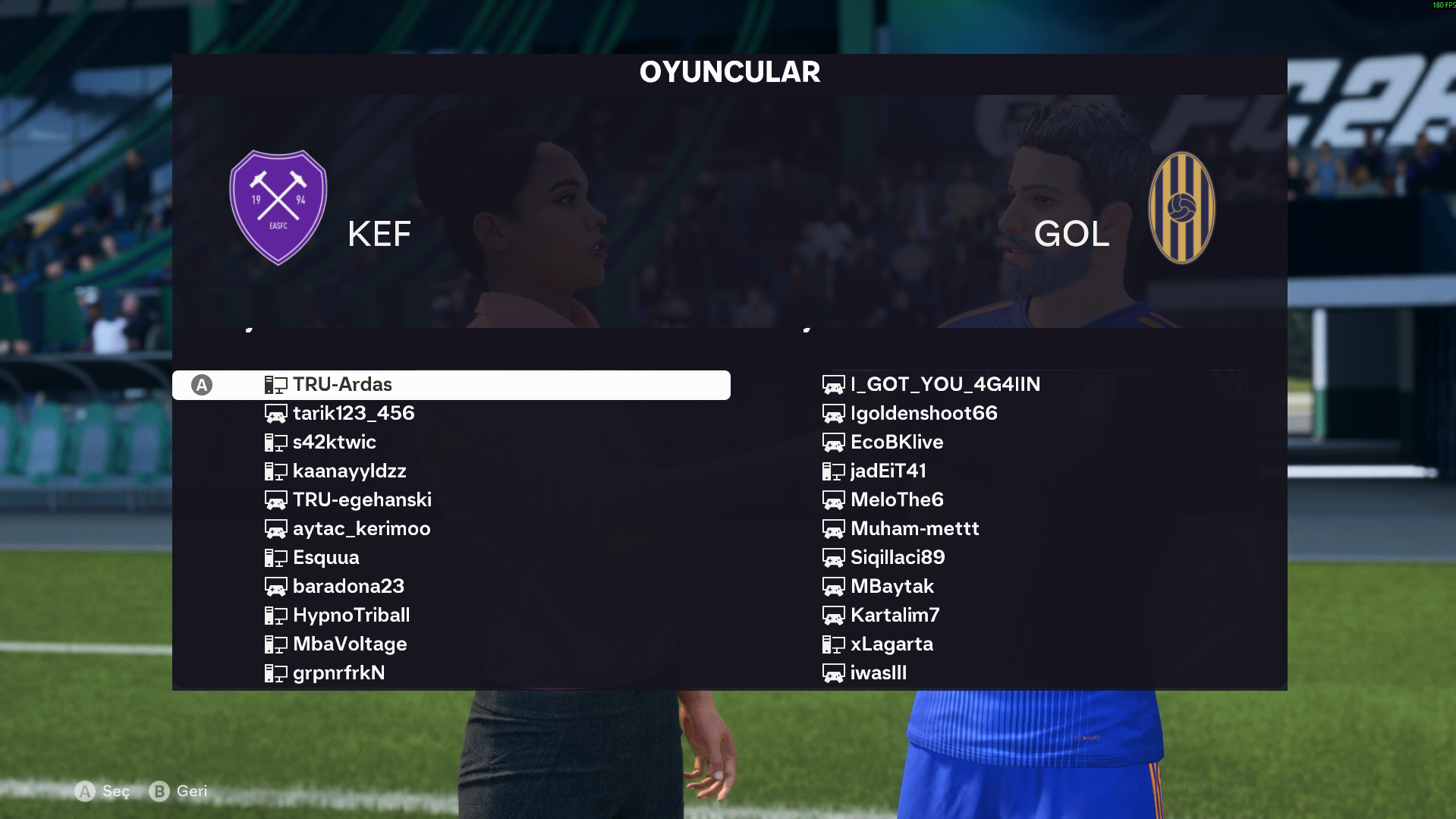Screen dimensions: 1456x819
Task: Choose Muham-mettt in the roster
Action: [x=914, y=529]
